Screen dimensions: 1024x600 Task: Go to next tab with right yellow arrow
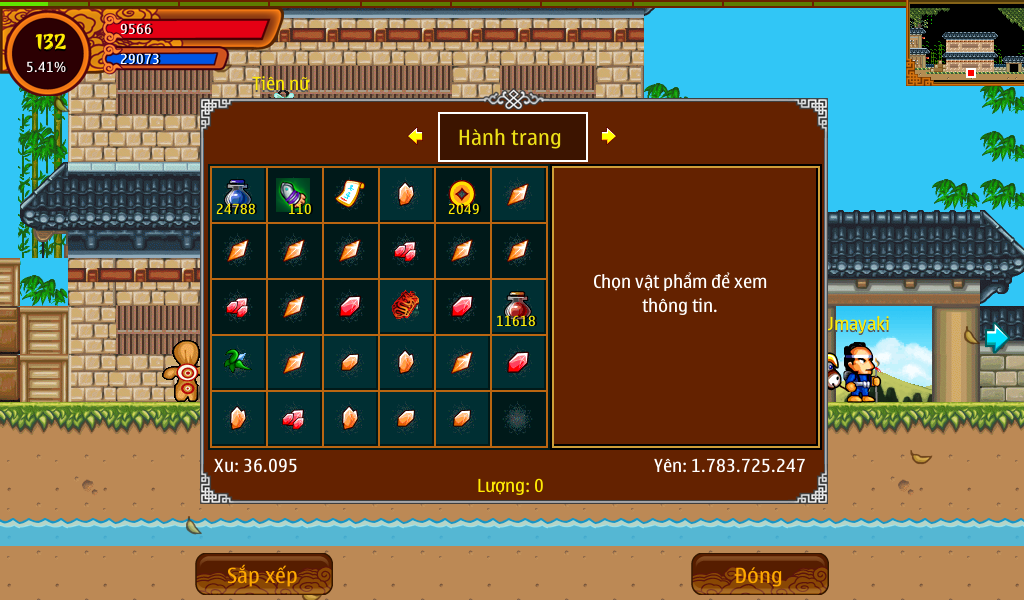608,136
